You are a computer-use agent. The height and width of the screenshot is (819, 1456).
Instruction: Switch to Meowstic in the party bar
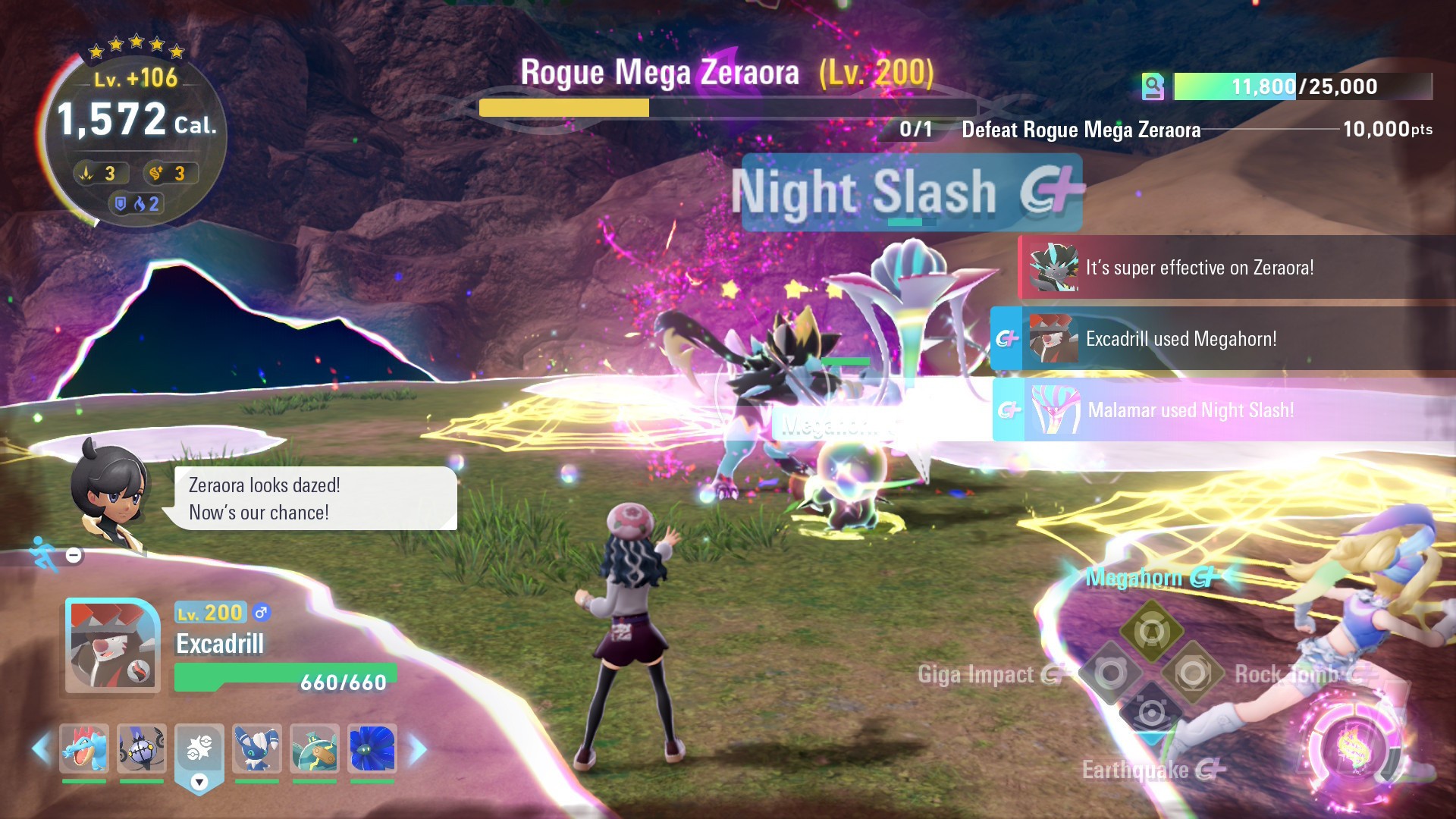[x=257, y=748]
